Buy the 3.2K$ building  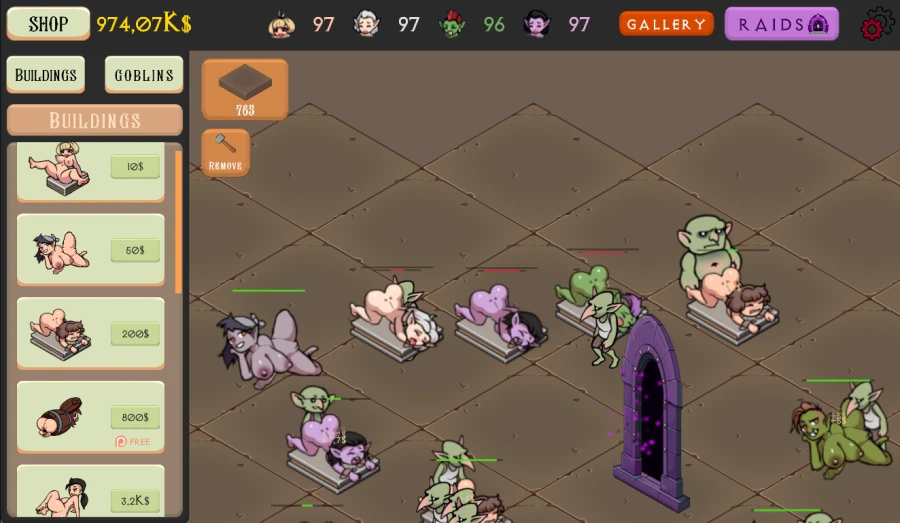[135, 500]
